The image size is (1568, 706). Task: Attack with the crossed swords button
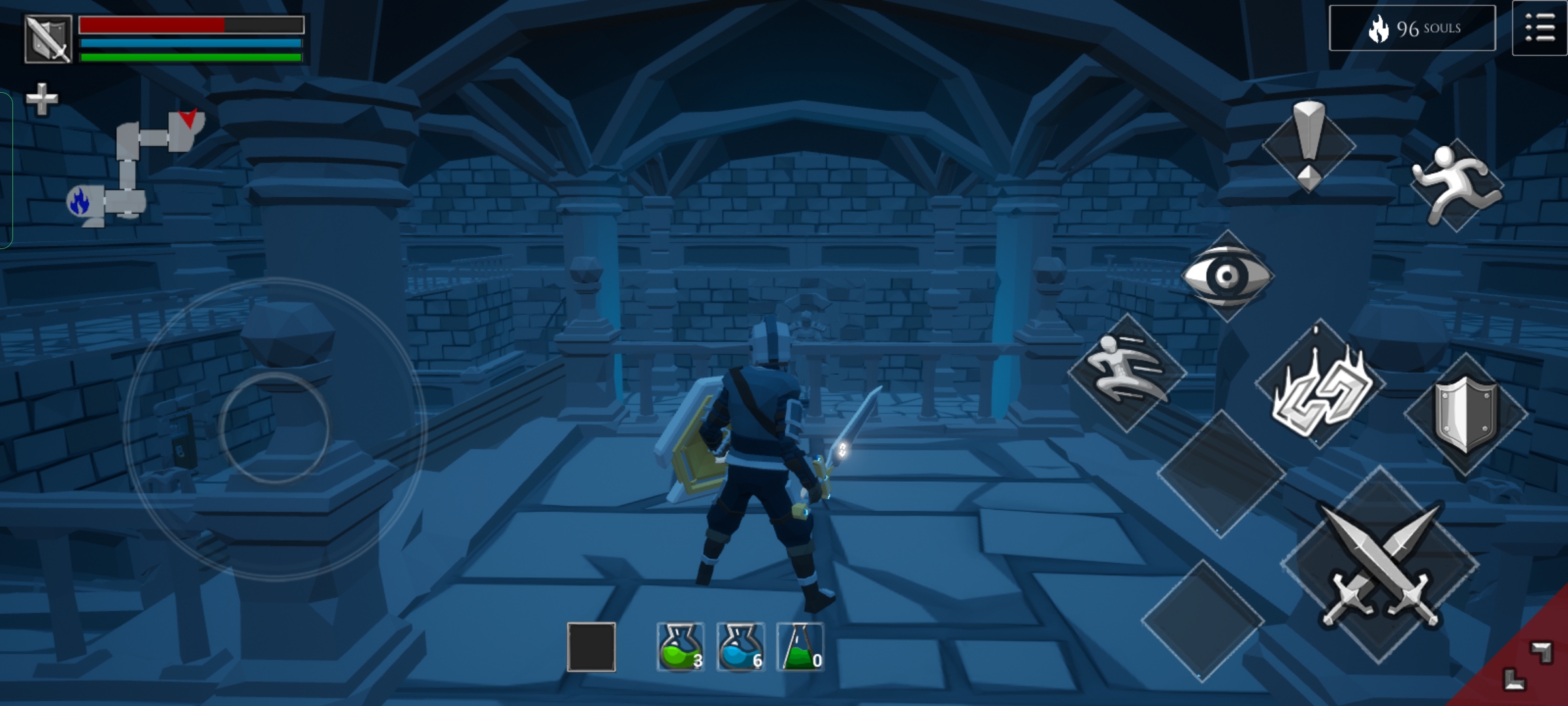[1379, 565]
